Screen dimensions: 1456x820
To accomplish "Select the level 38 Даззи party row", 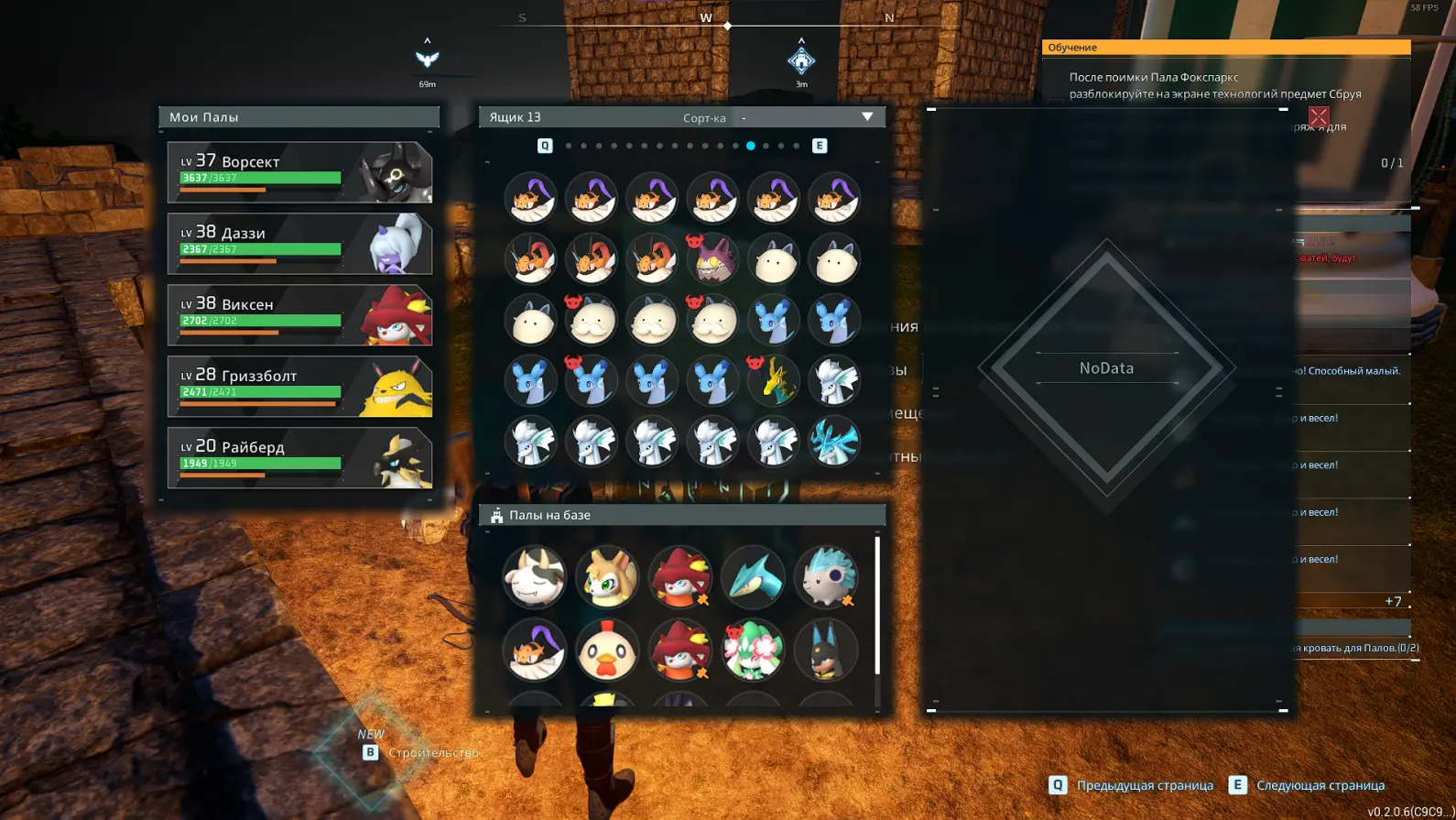I will coord(299,244).
